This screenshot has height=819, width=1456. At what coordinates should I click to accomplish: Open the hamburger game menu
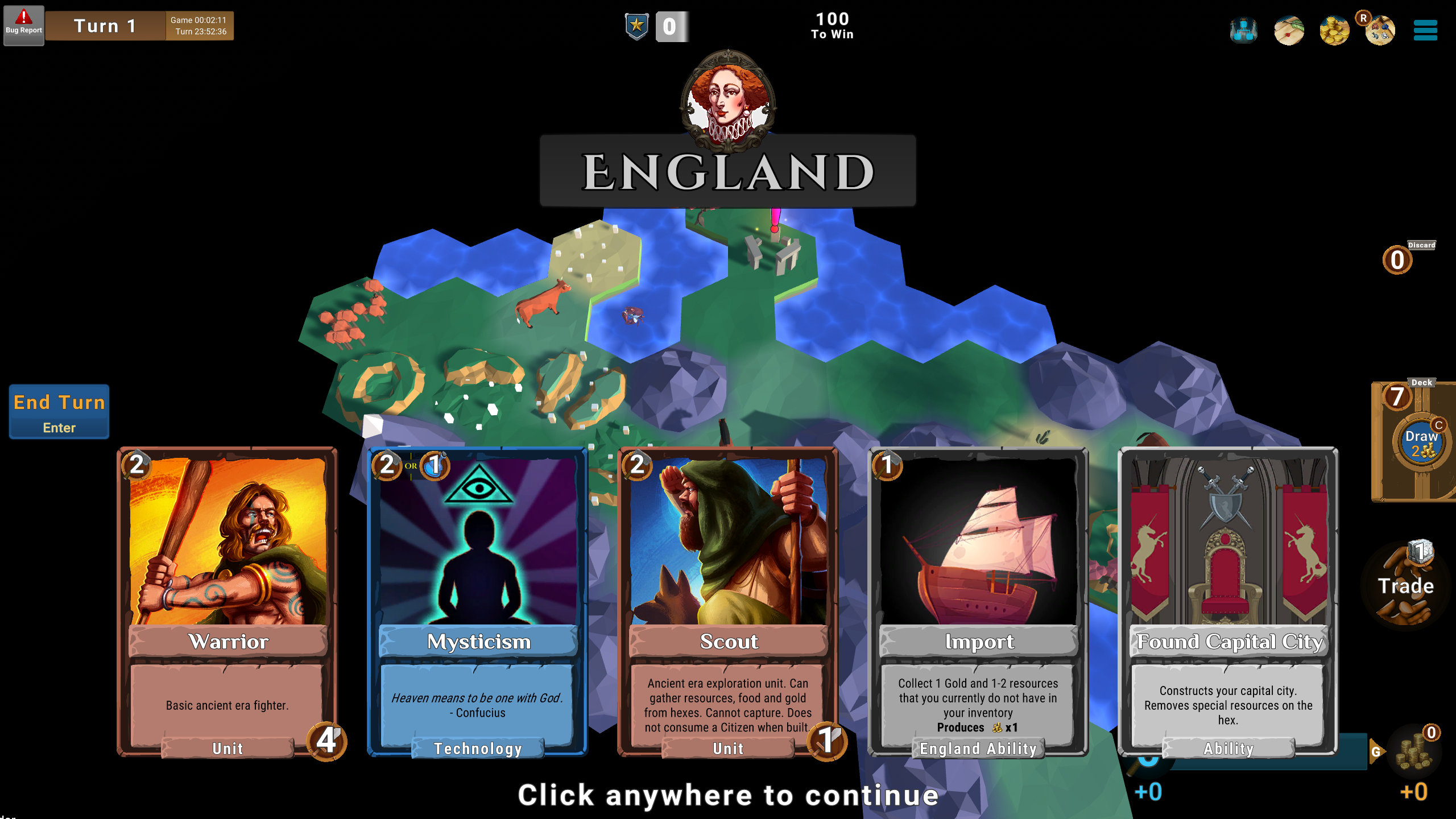[x=1425, y=31]
